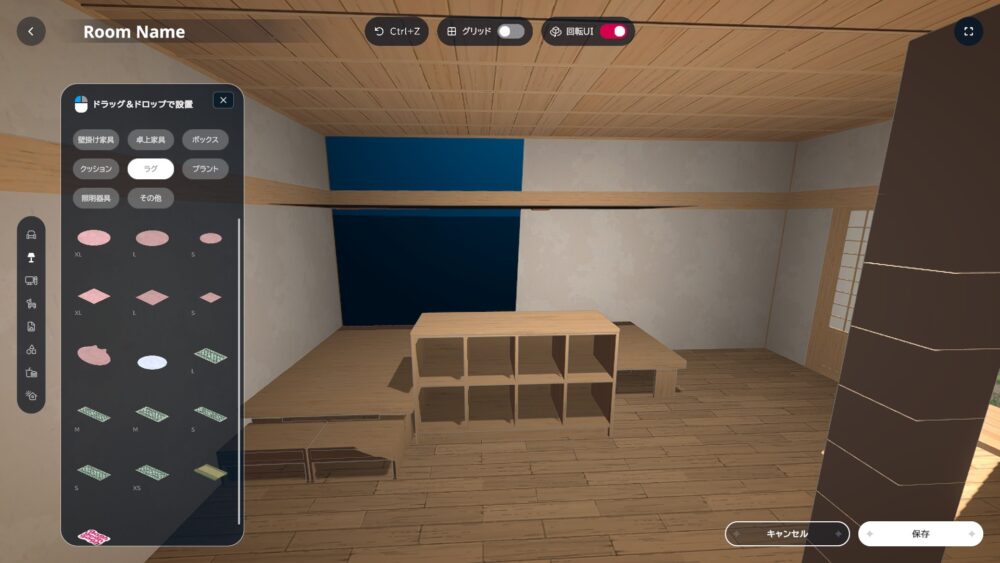Toggle the グリッド grid switch
The height and width of the screenshot is (563, 1000).
[510, 32]
